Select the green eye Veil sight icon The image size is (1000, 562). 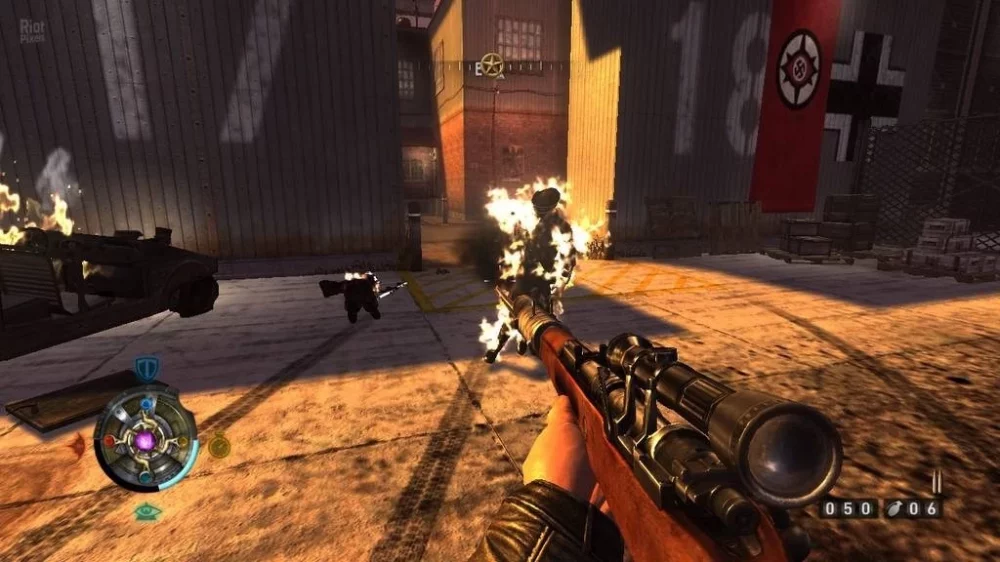(x=147, y=512)
